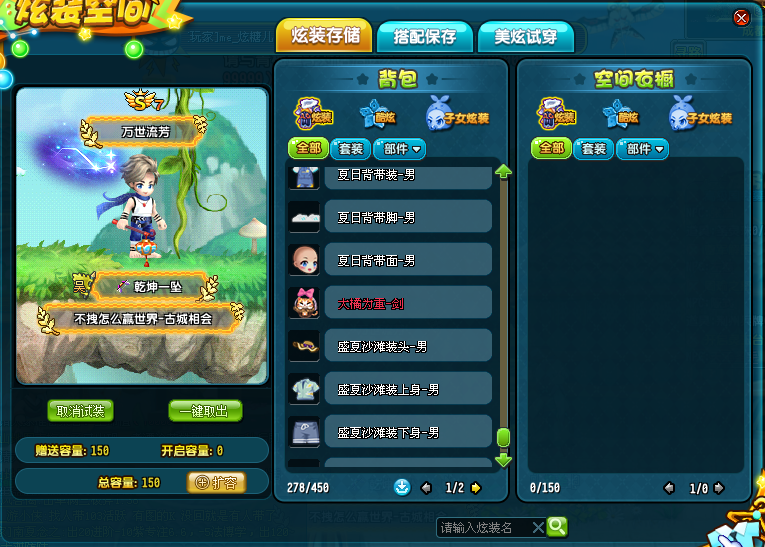
Task: Go to next backpack page
Action: [x=476, y=488]
